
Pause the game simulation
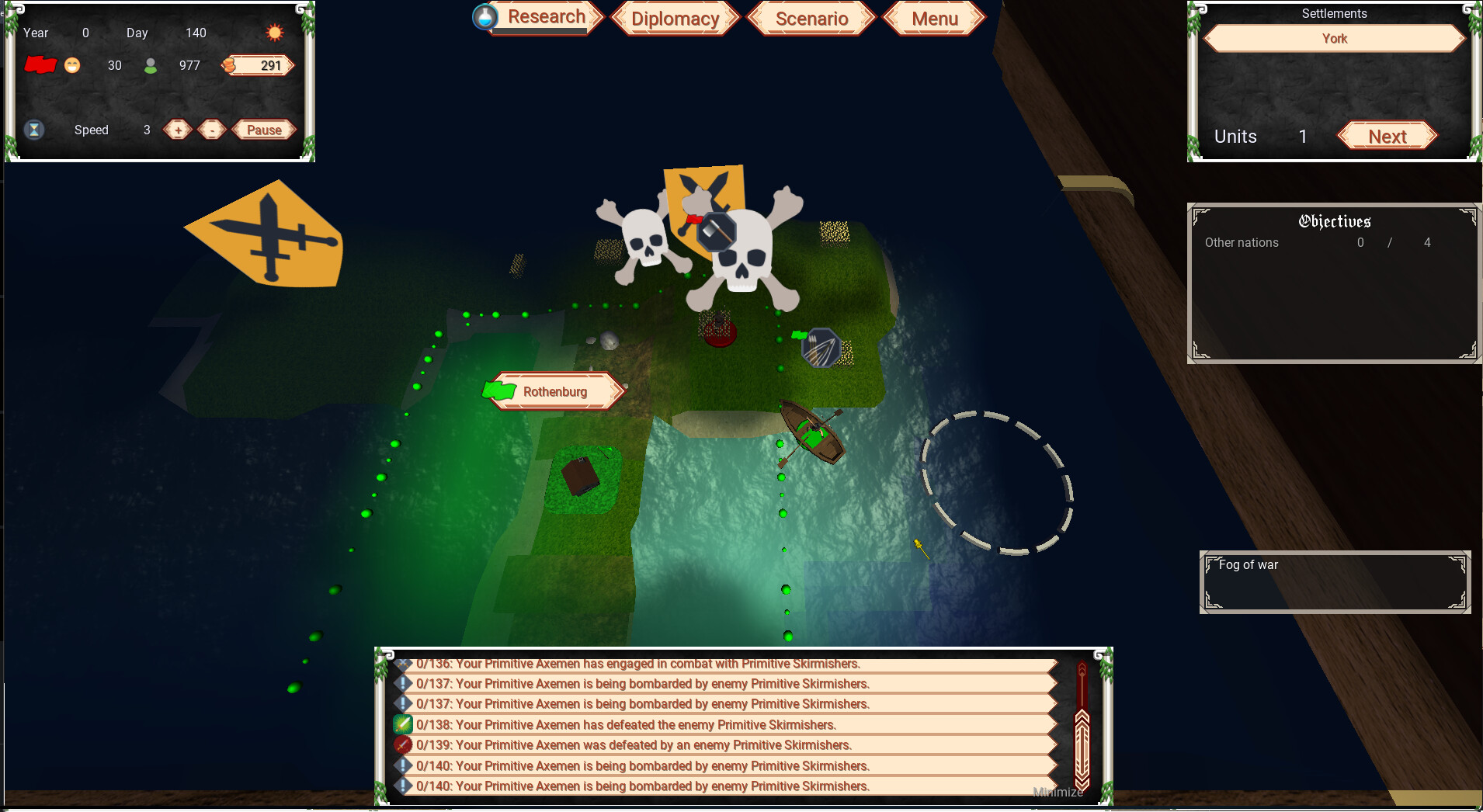pyautogui.click(x=262, y=130)
